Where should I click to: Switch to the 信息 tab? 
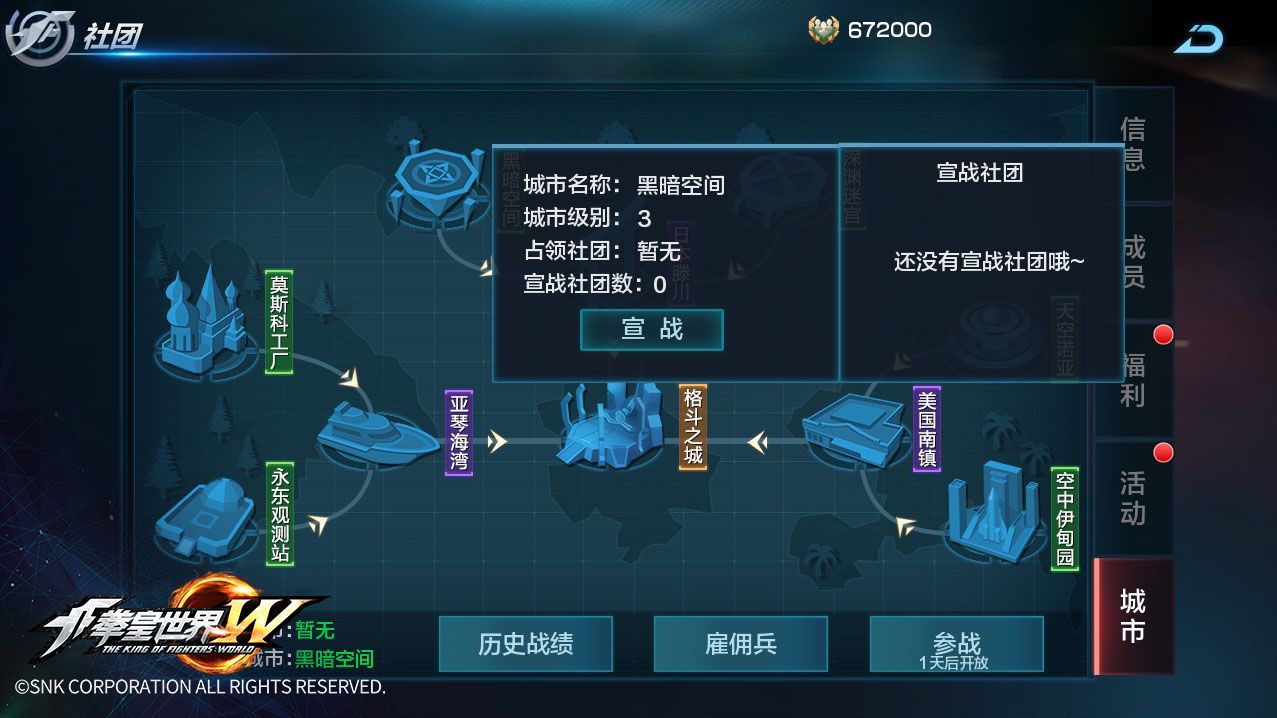(1132, 144)
